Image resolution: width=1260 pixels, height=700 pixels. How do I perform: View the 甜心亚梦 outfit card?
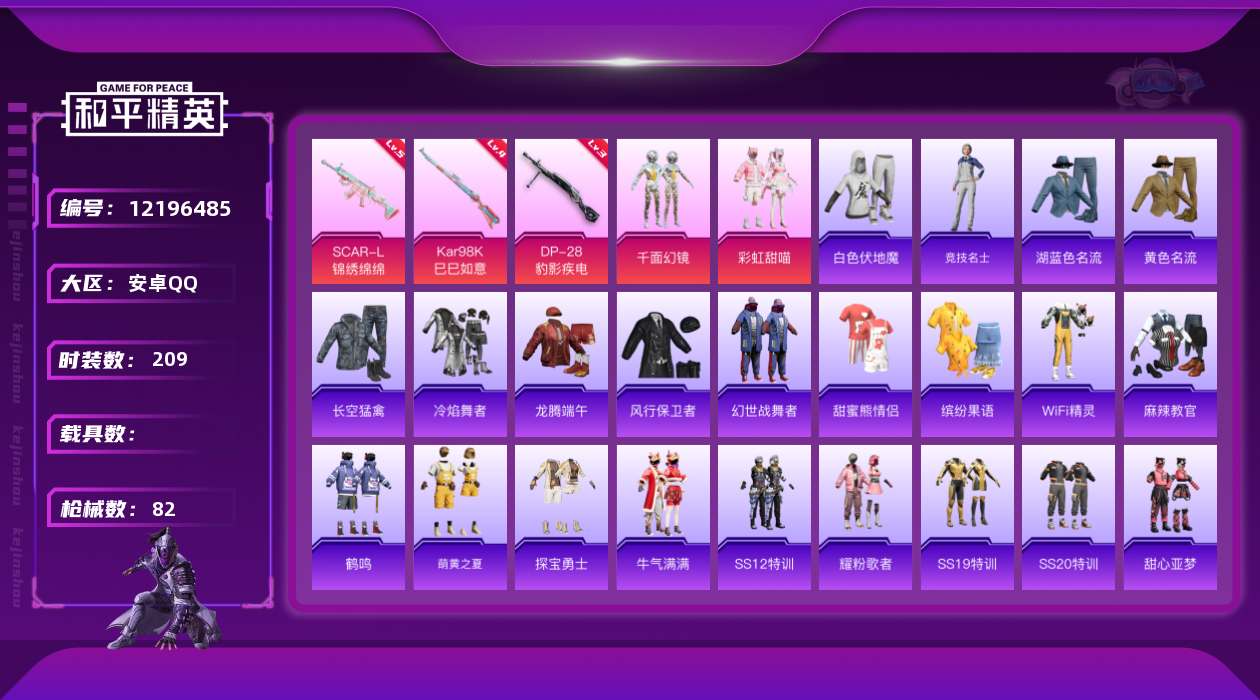click(1170, 517)
